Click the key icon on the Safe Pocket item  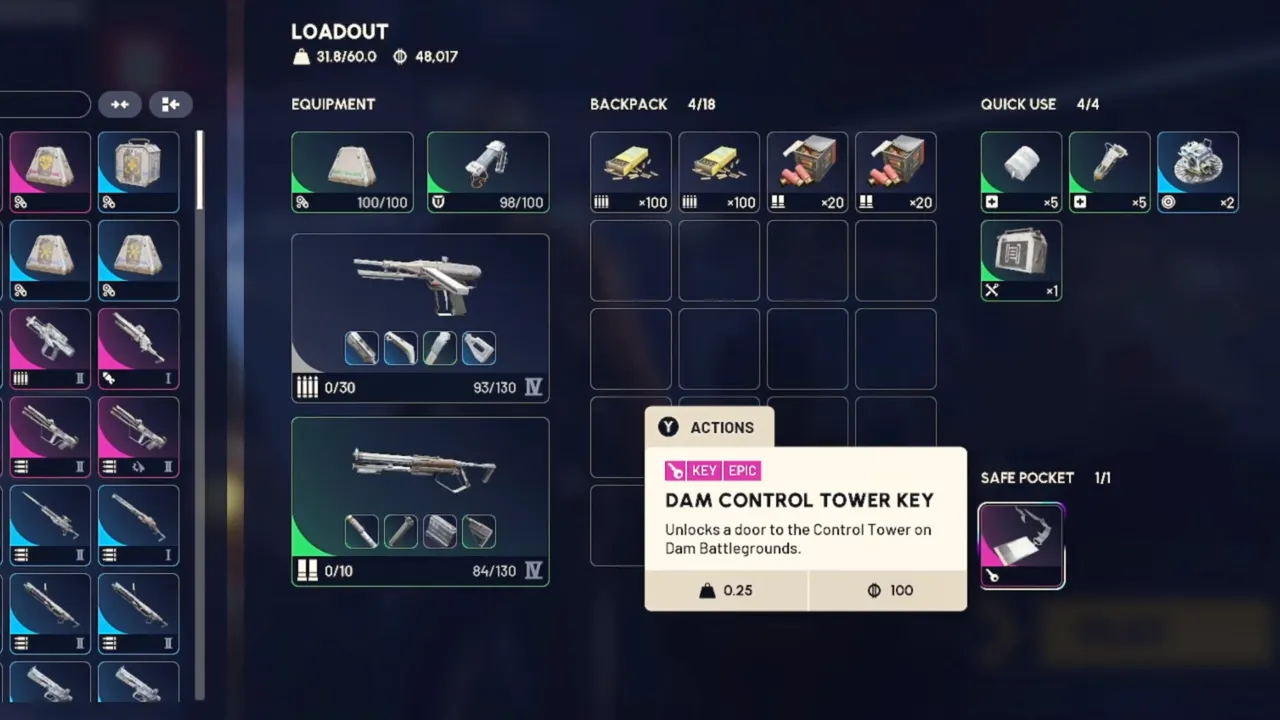992,576
